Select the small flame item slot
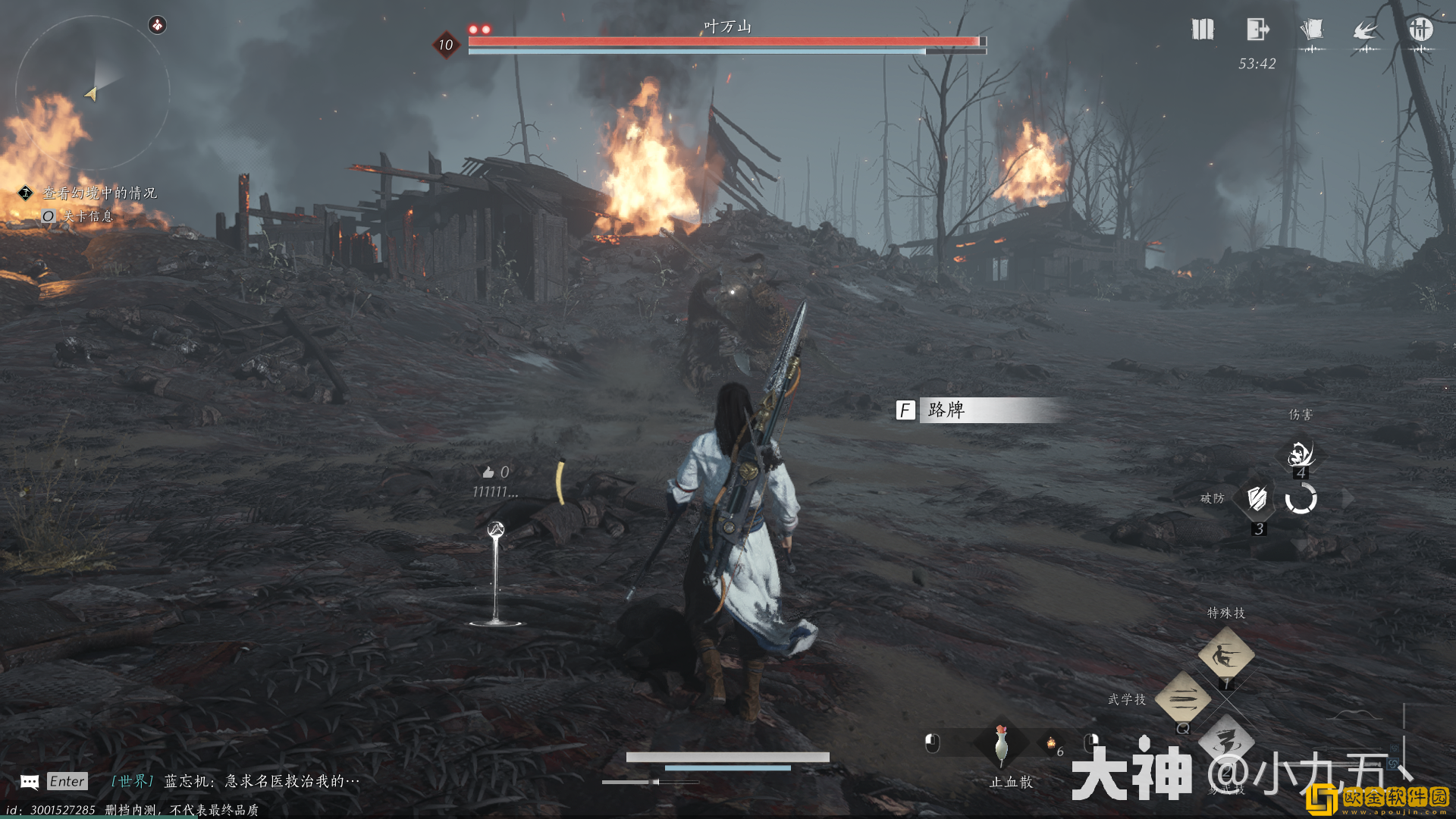 click(x=1051, y=744)
